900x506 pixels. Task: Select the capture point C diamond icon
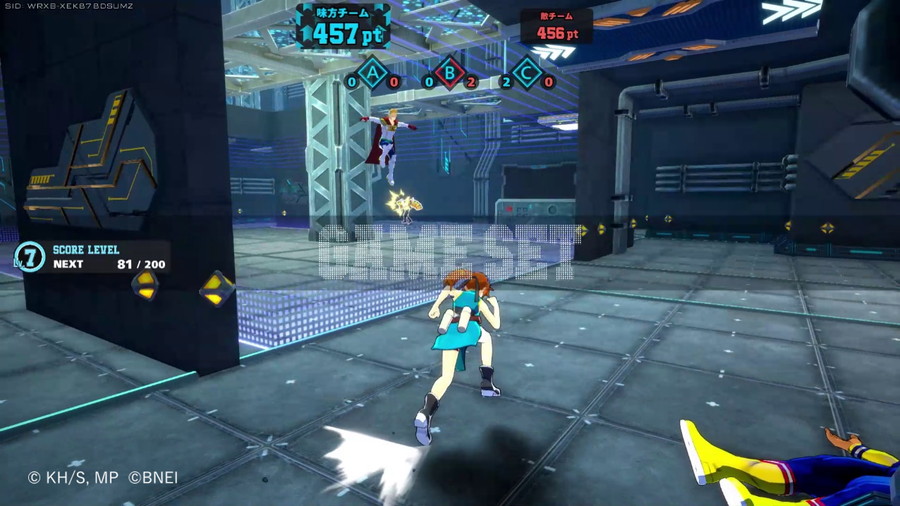[527, 73]
